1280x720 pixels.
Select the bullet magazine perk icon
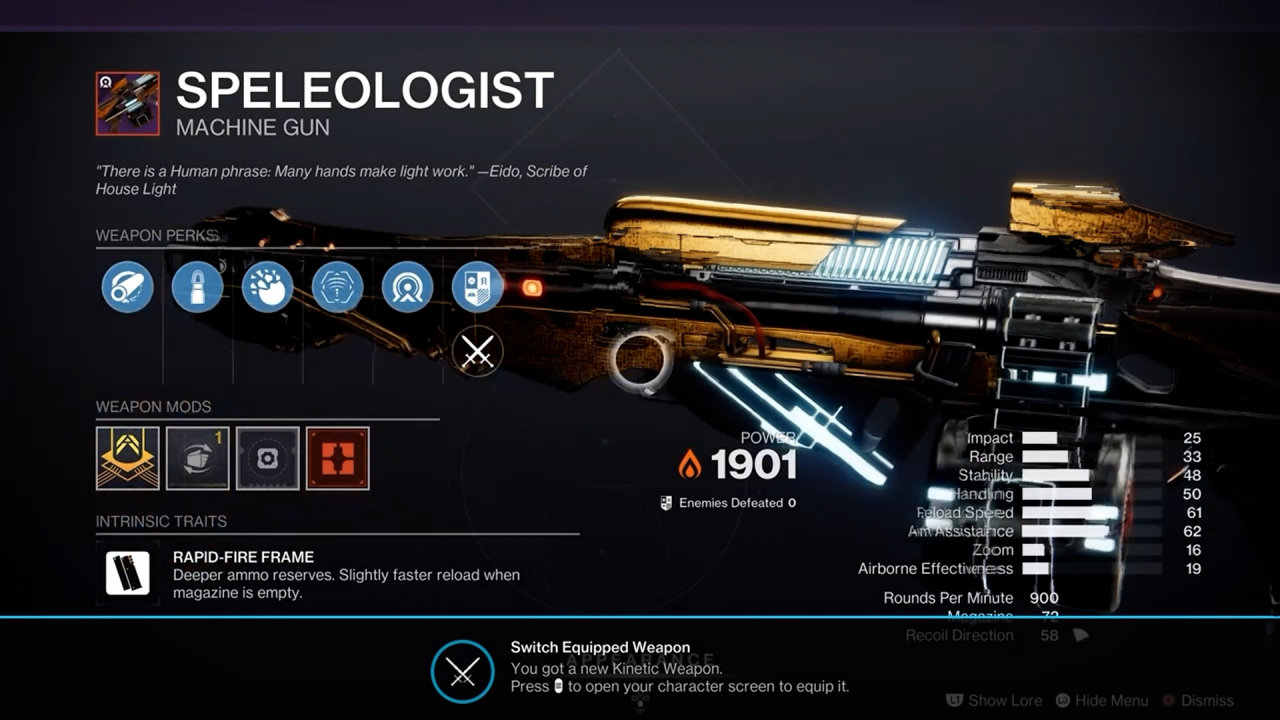click(197, 287)
